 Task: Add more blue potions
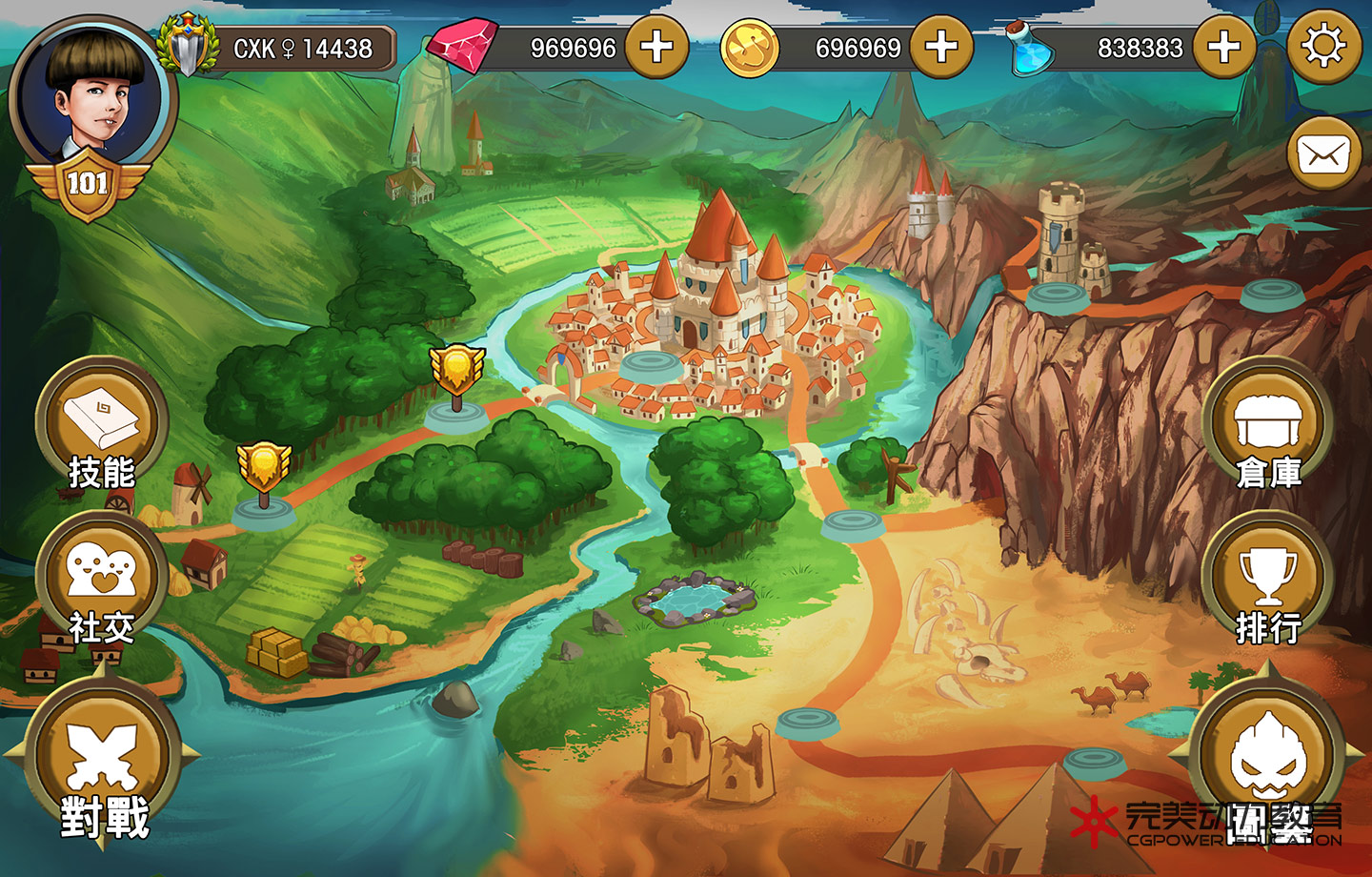coord(1224,47)
